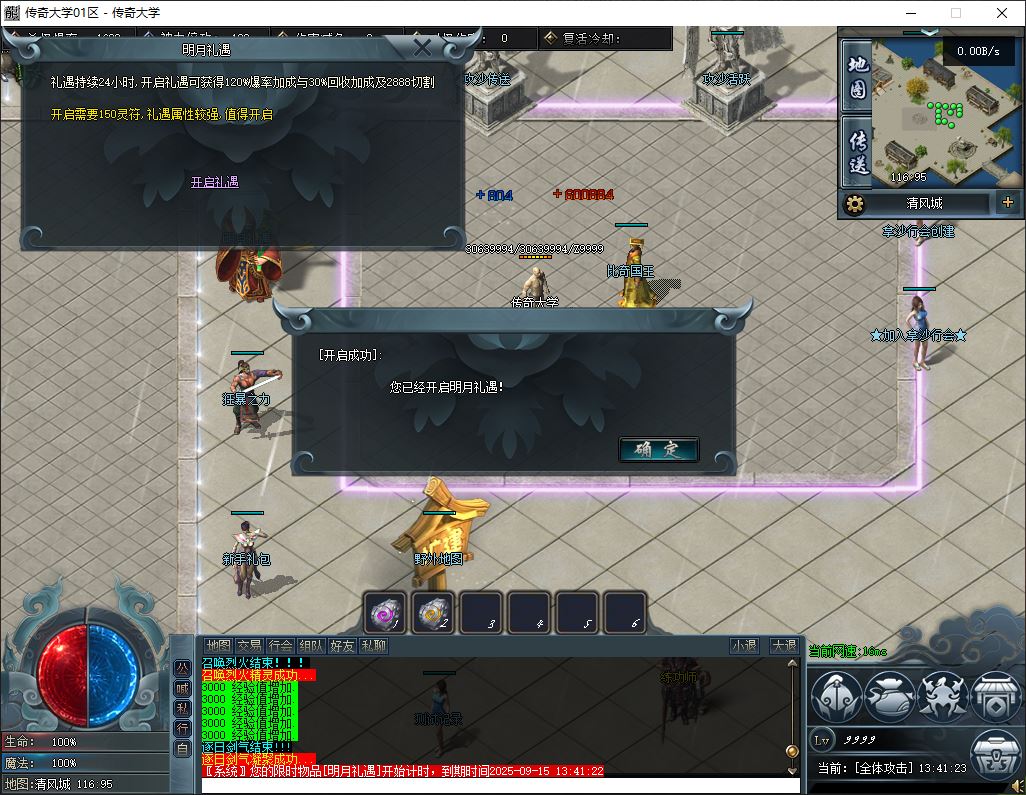Switch to the 交易 chat tab
Screen dimensions: 1026x795
[249, 646]
